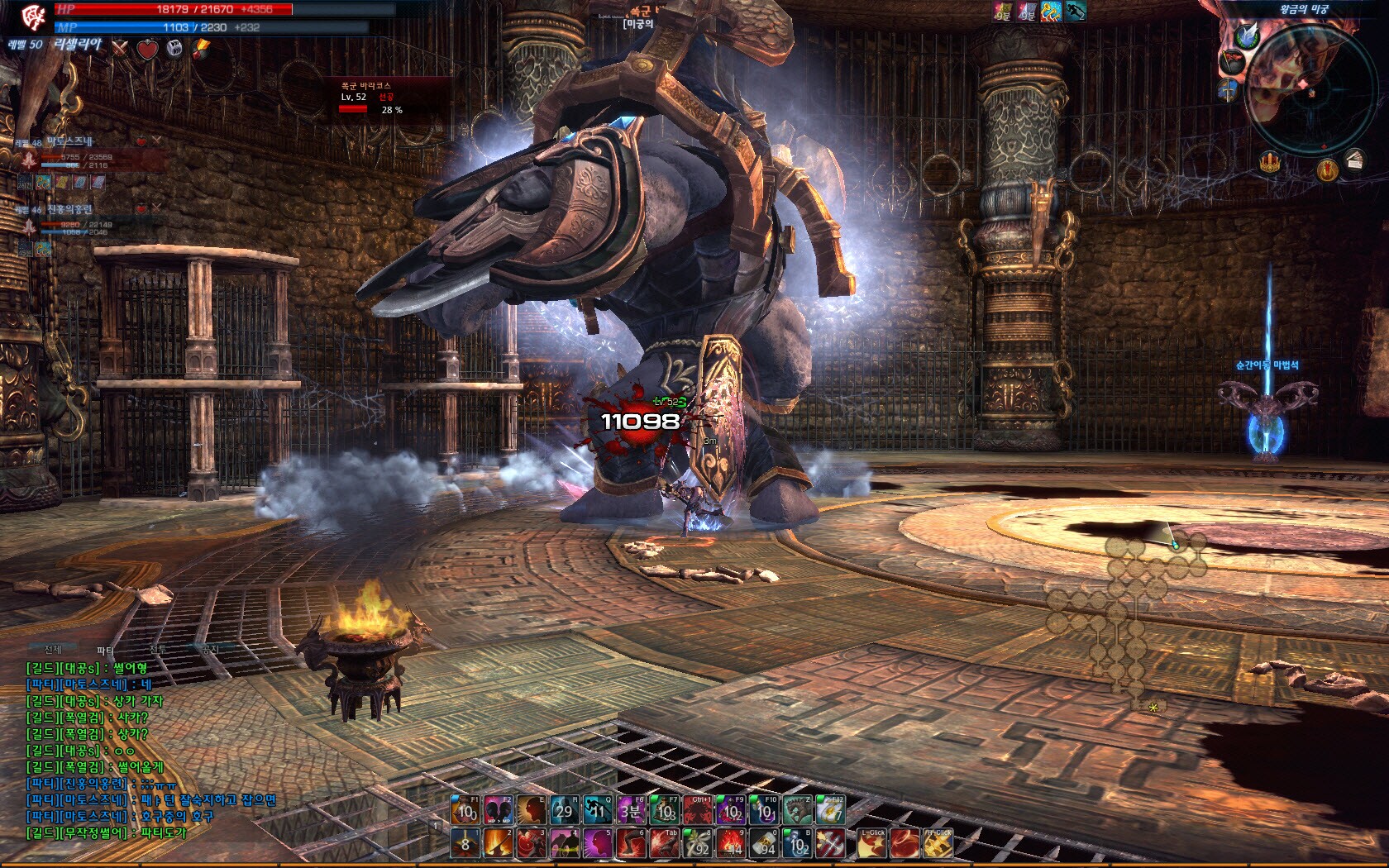Image resolution: width=1389 pixels, height=868 pixels.
Task: Use the bandage item in slot 8
Action: [x=697, y=844]
